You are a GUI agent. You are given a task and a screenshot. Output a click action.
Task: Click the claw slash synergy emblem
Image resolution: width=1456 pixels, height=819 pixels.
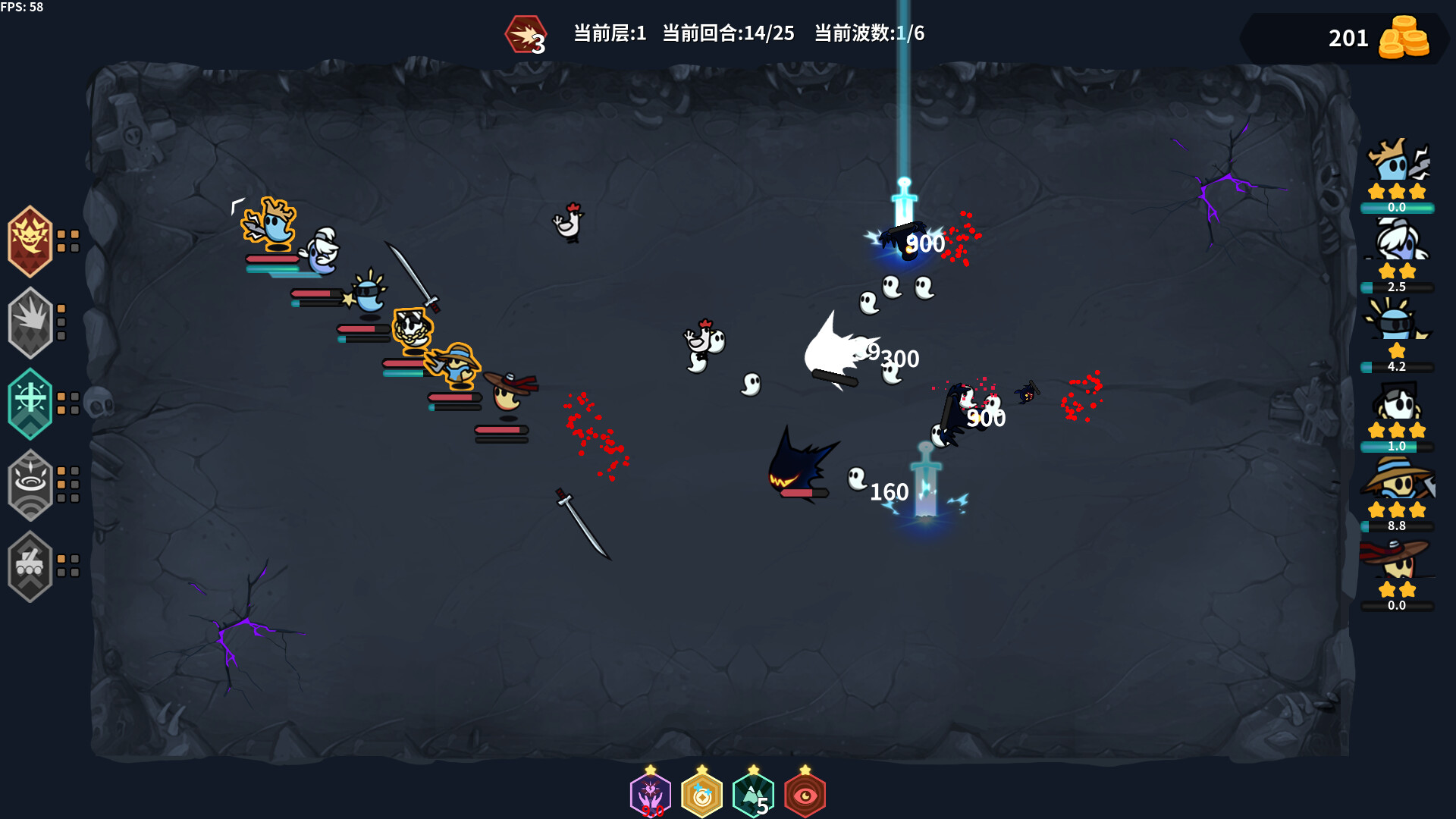pyautogui.click(x=30, y=321)
